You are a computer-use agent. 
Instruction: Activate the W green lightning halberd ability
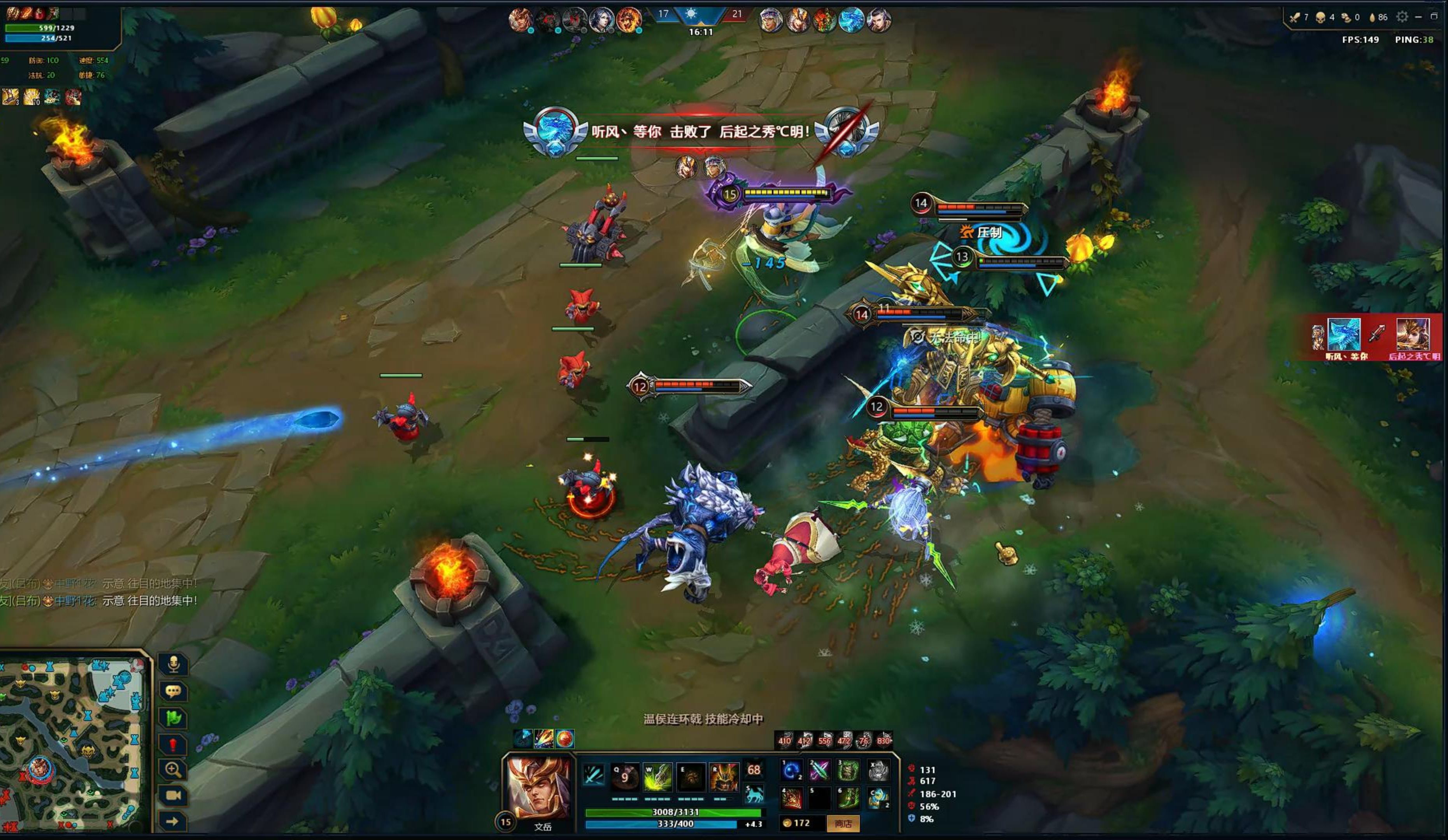coord(657,777)
